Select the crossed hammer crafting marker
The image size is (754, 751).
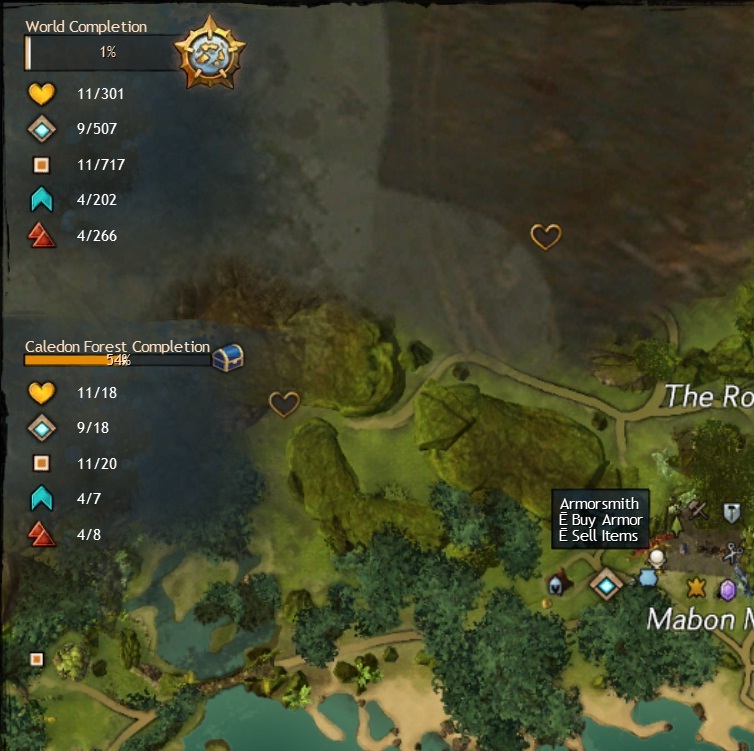pyautogui.click(x=698, y=511)
